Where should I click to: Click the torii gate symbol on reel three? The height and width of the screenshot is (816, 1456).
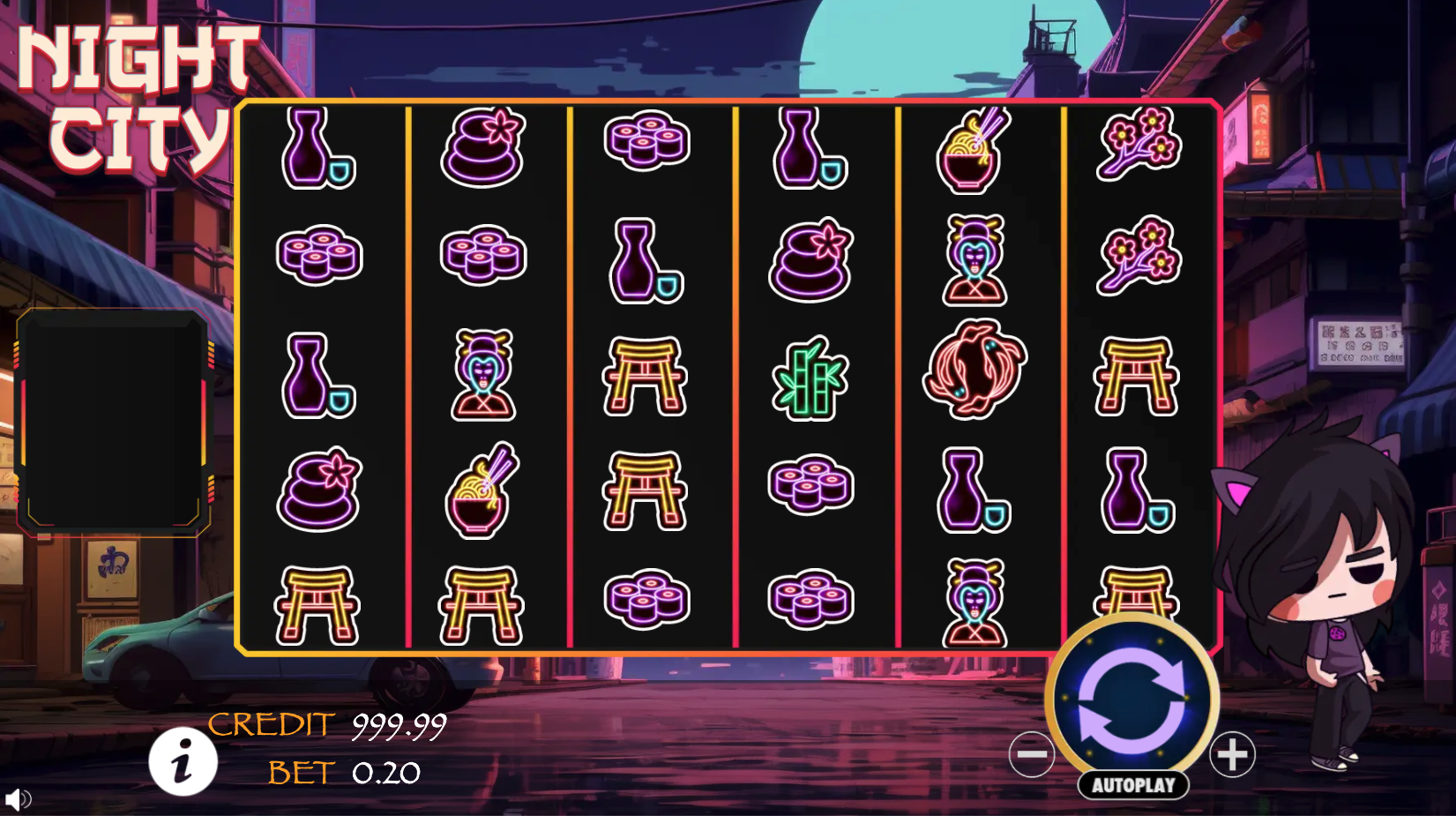646,374
